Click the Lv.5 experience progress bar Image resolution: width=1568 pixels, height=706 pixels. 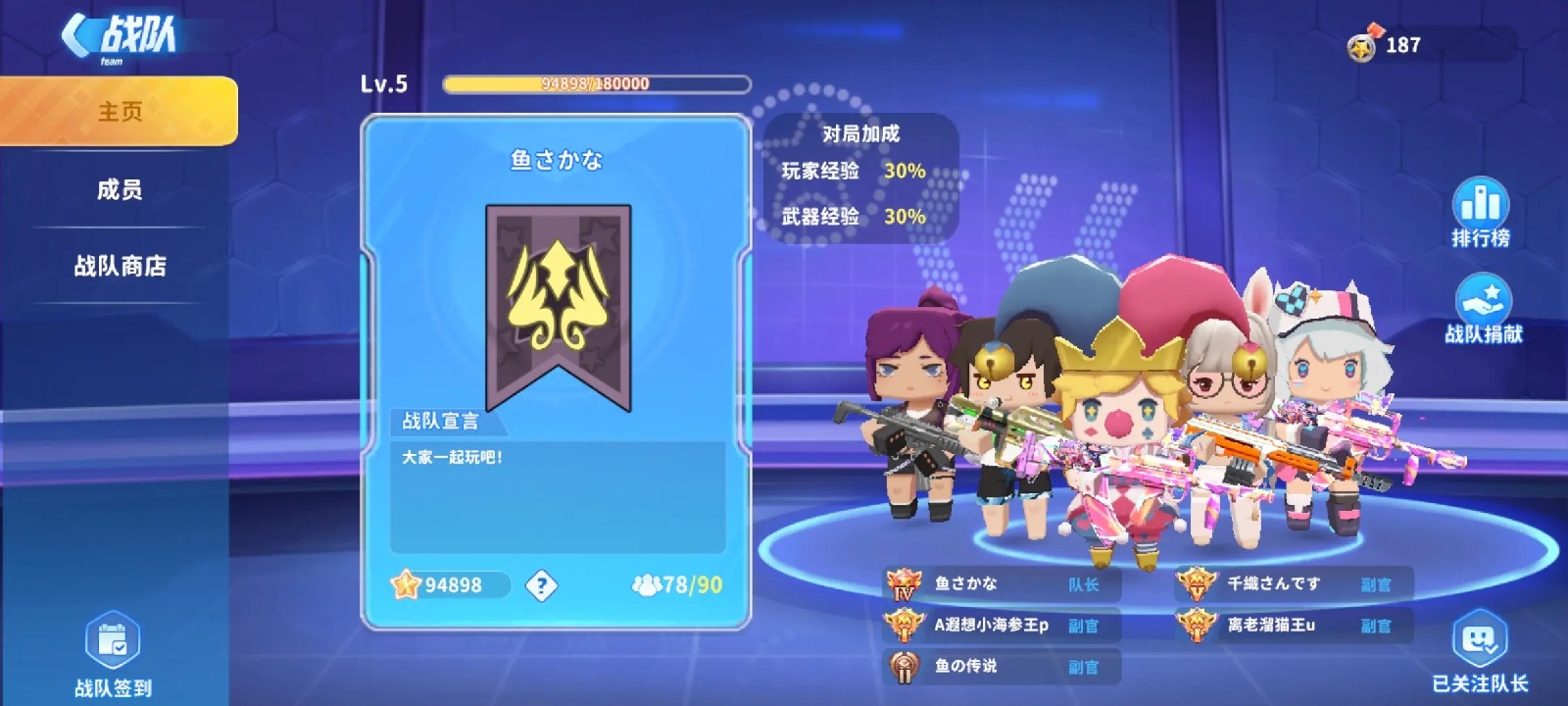[595, 84]
